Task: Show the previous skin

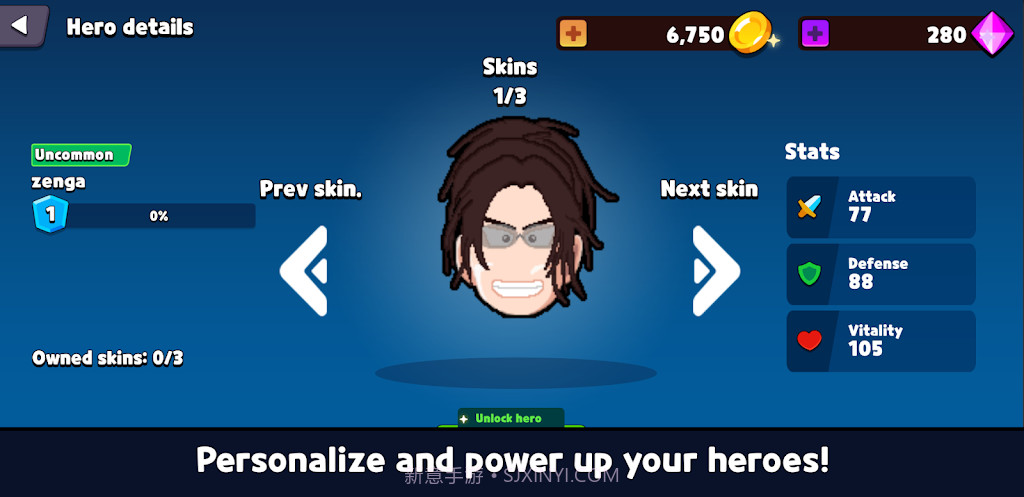Action: click(x=304, y=270)
